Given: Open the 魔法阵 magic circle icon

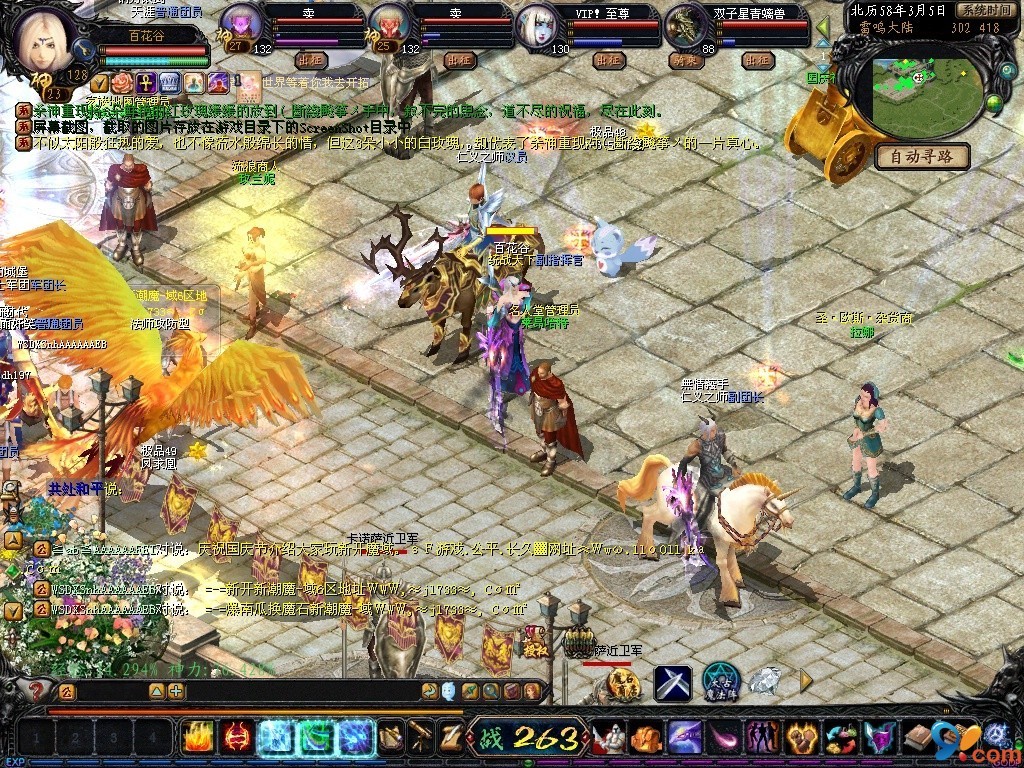Looking at the screenshot, I should click(720, 682).
